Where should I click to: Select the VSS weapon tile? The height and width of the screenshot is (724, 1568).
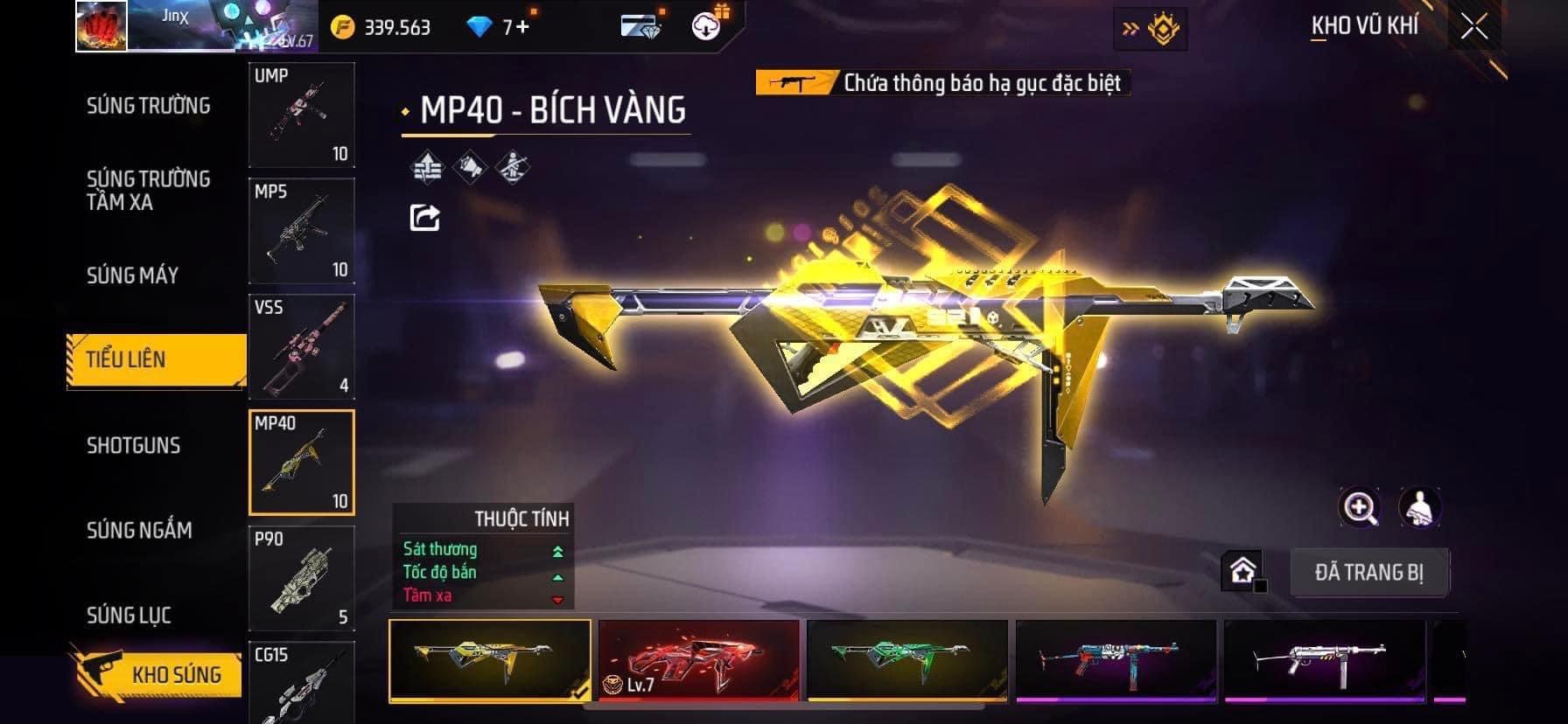point(302,347)
